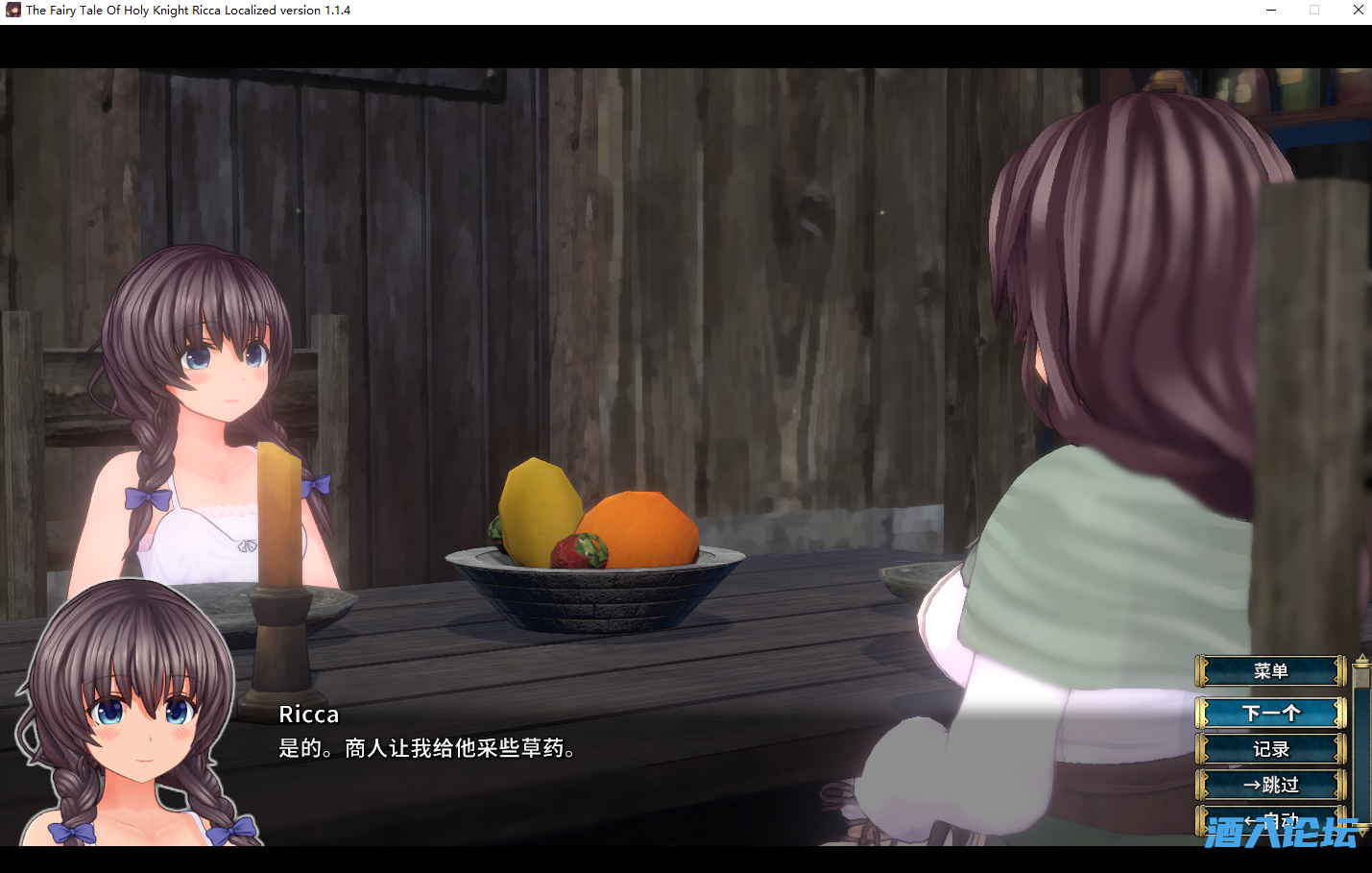This screenshot has width=1372, height=873.
Task: Advance dialogue with the 下一个 button
Action: coord(1270,713)
